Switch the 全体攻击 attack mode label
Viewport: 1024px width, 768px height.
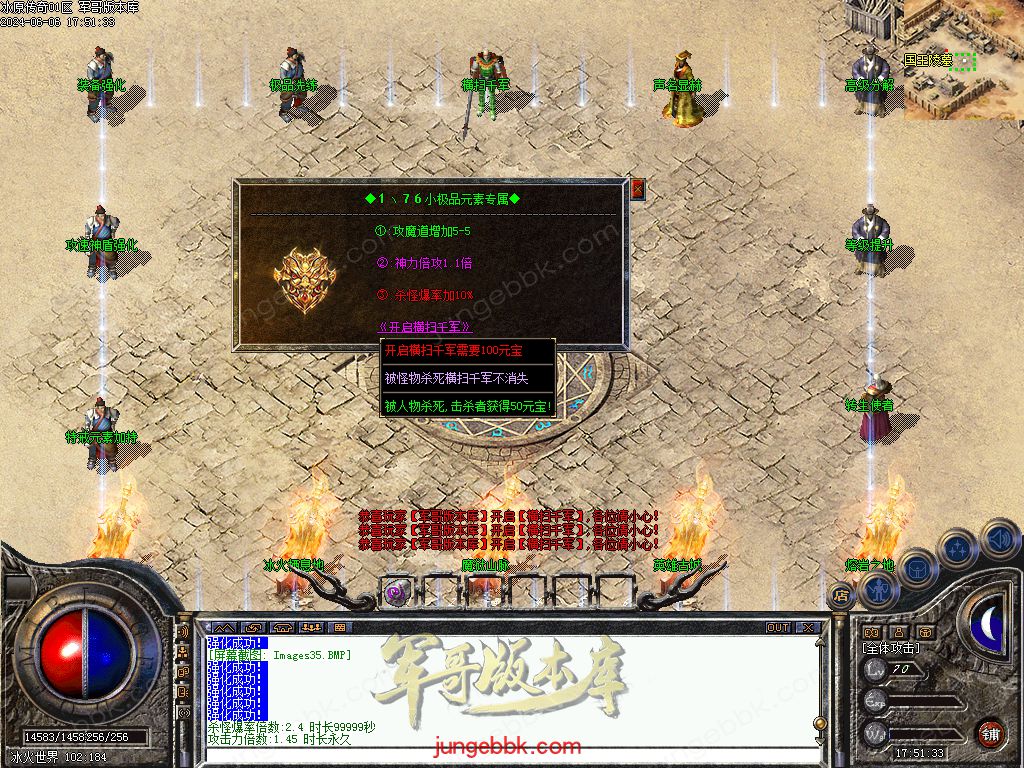click(890, 648)
